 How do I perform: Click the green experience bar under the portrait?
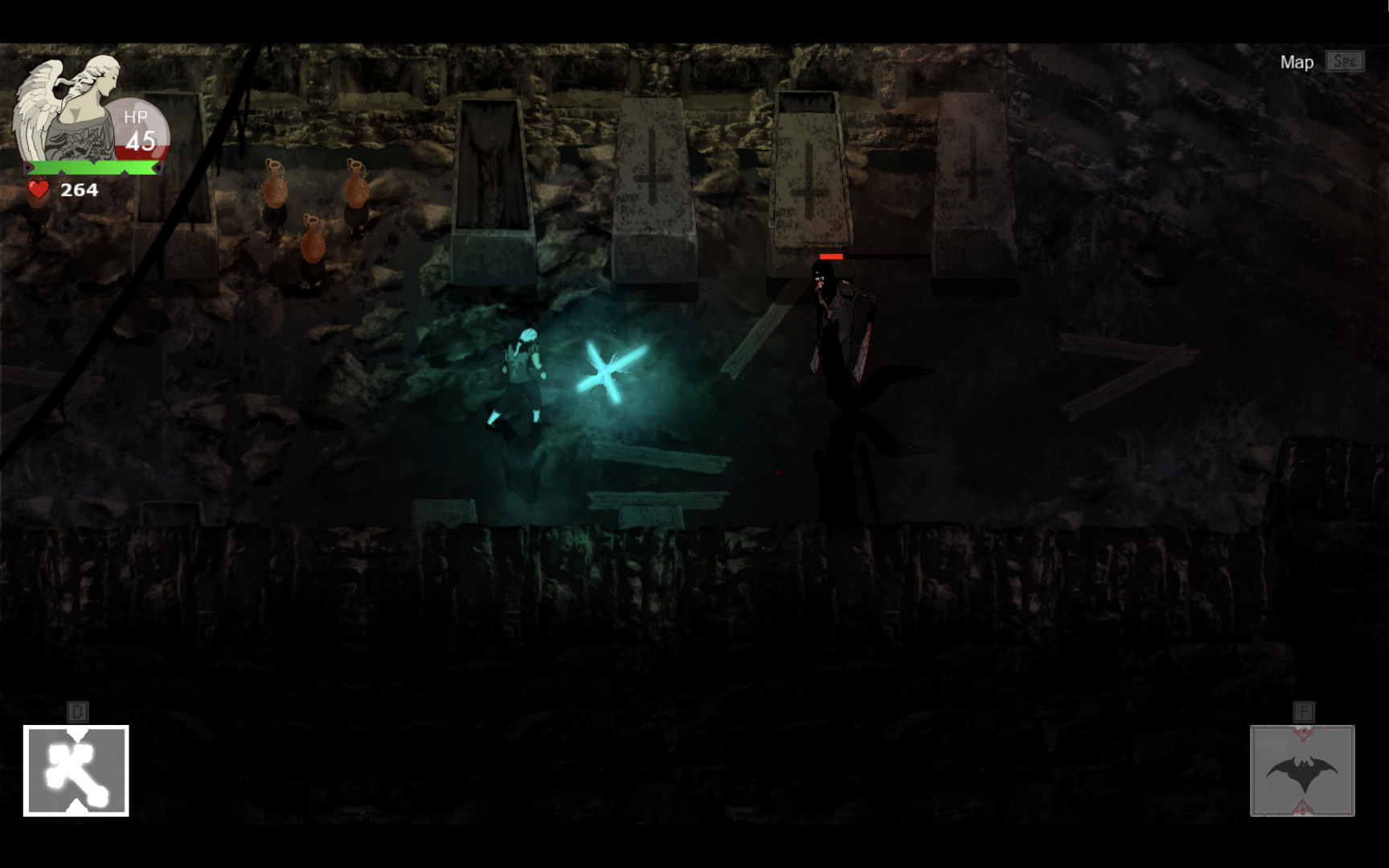92,167
